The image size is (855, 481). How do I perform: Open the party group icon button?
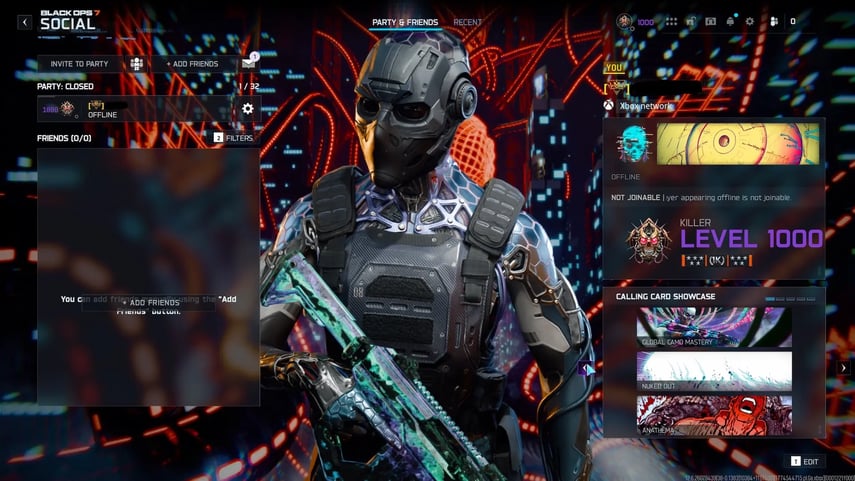click(x=137, y=64)
